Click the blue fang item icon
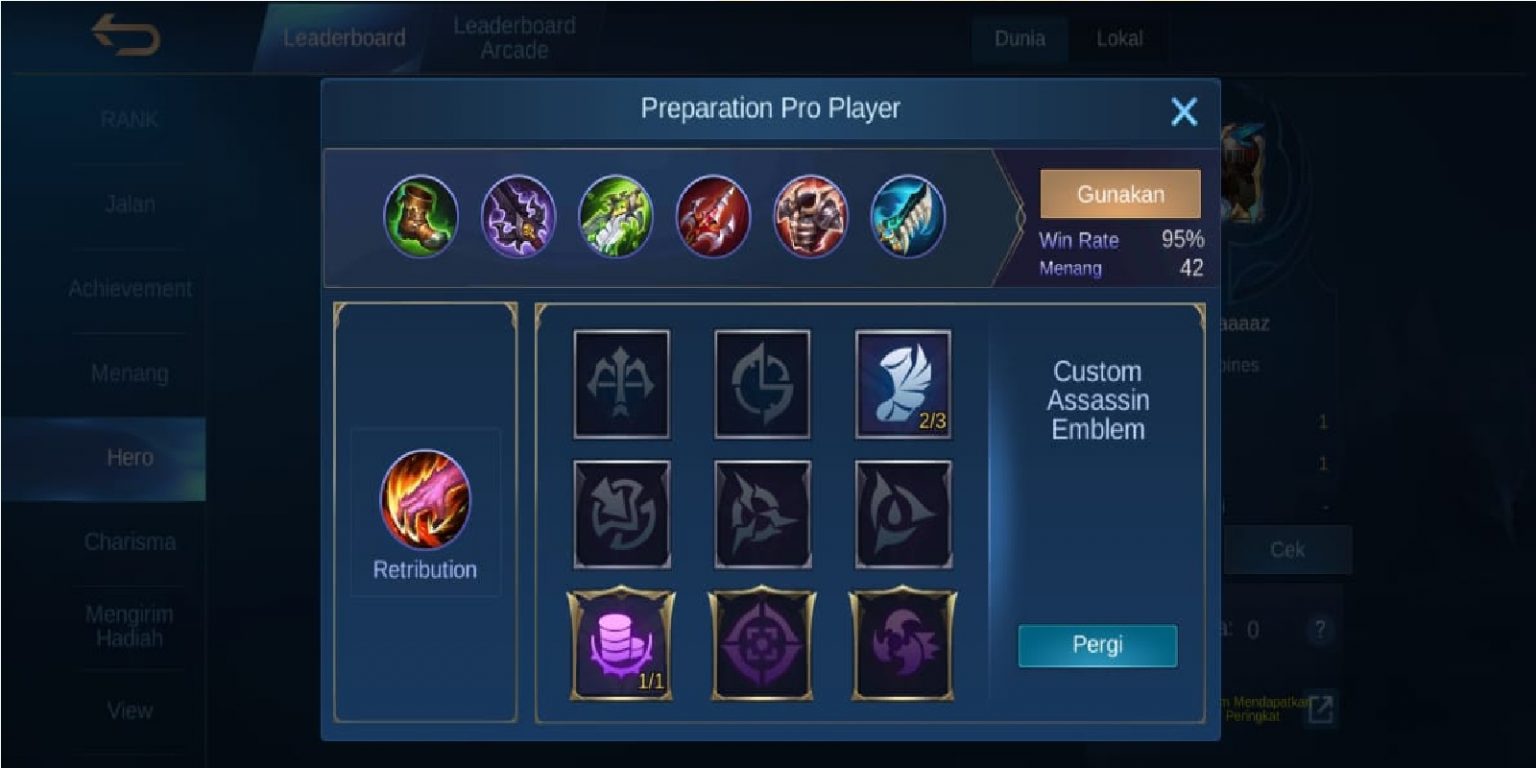The image size is (1536, 768). pyautogui.click(x=909, y=217)
